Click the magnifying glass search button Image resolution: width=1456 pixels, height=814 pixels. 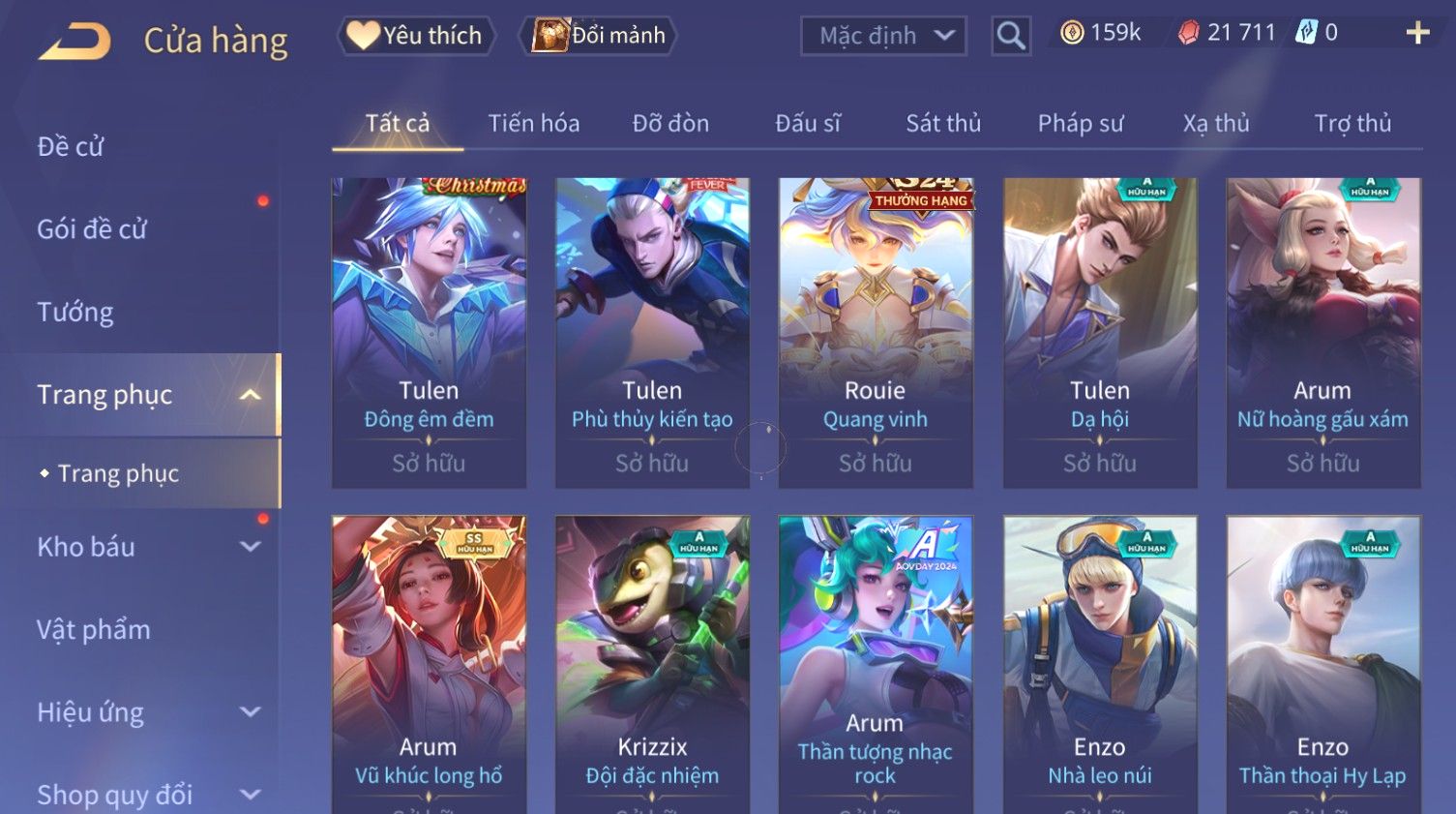(x=1011, y=36)
